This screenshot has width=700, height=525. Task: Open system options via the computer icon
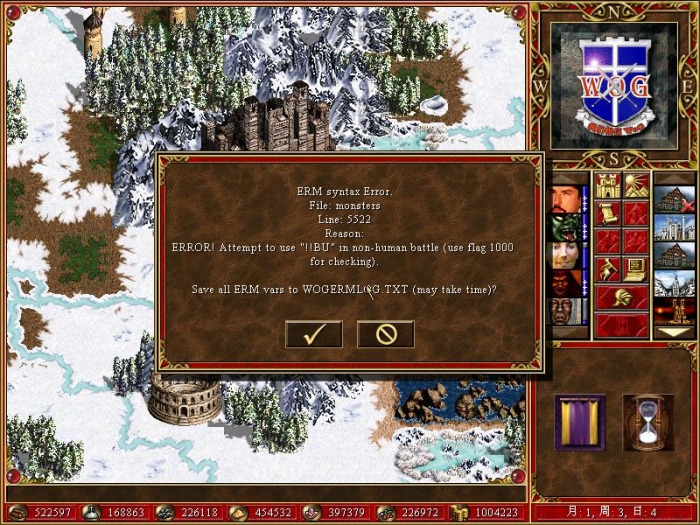tap(635, 269)
